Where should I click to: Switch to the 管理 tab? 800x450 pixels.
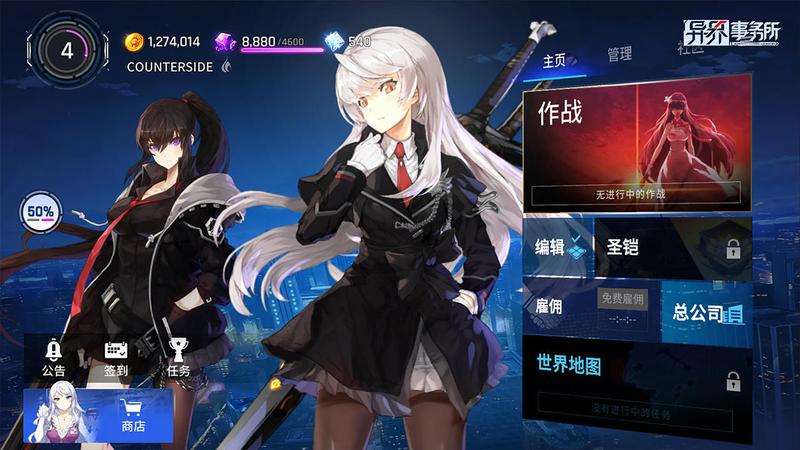(619, 55)
